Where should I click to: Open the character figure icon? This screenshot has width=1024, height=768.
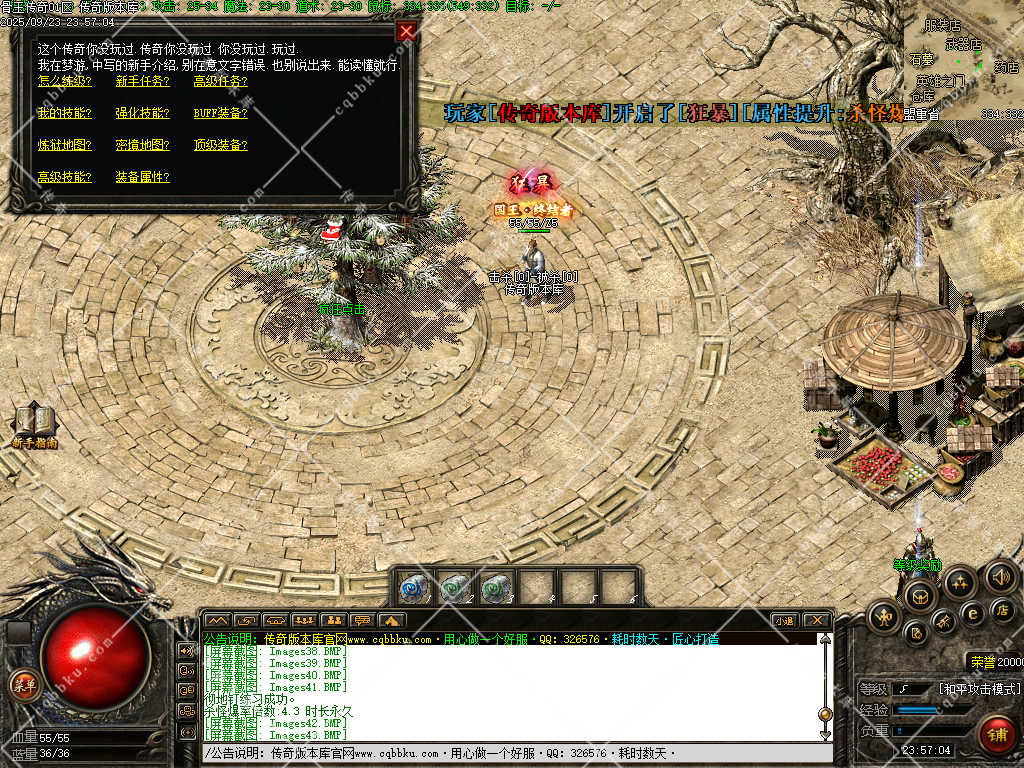(x=884, y=616)
